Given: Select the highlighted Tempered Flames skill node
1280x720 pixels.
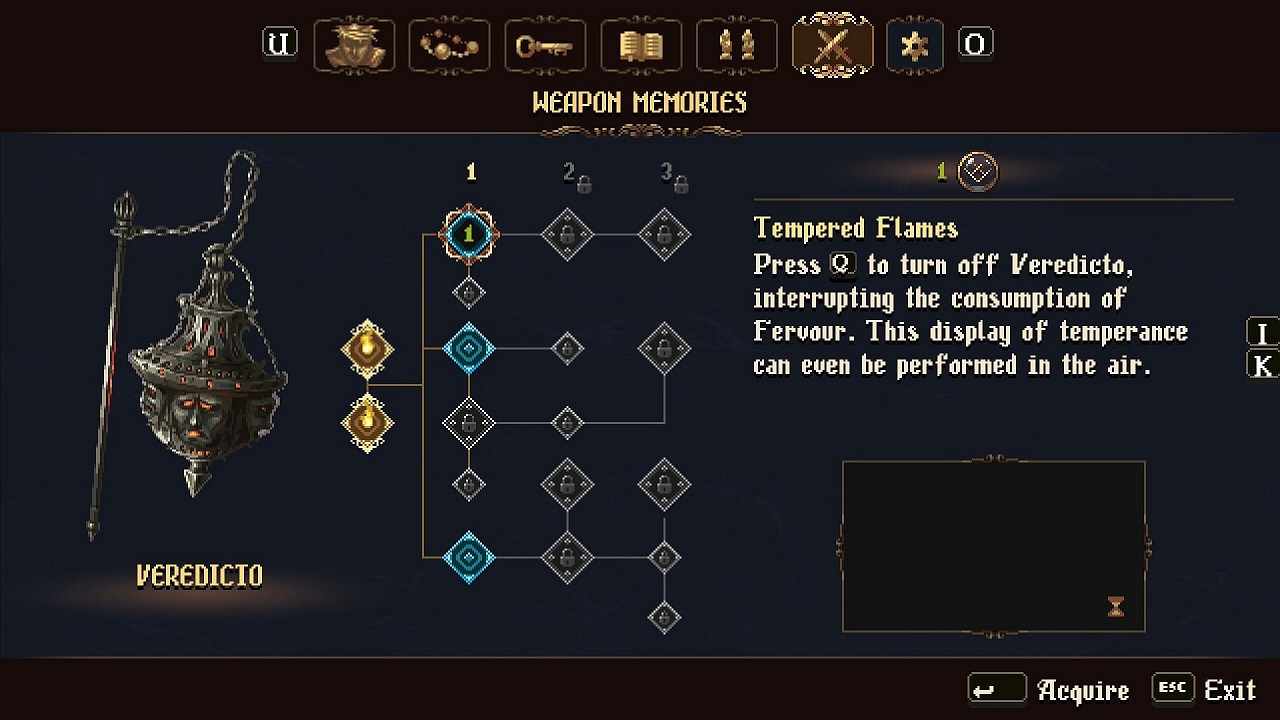Looking at the screenshot, I should pos(469,235).
